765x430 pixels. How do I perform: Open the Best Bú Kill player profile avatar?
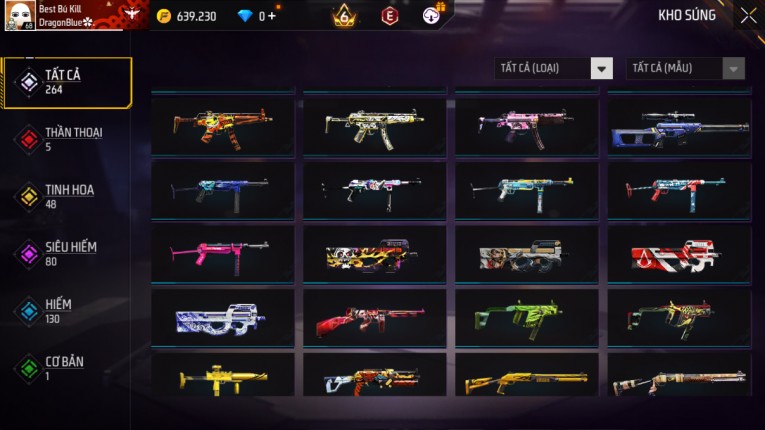[19, 15]
